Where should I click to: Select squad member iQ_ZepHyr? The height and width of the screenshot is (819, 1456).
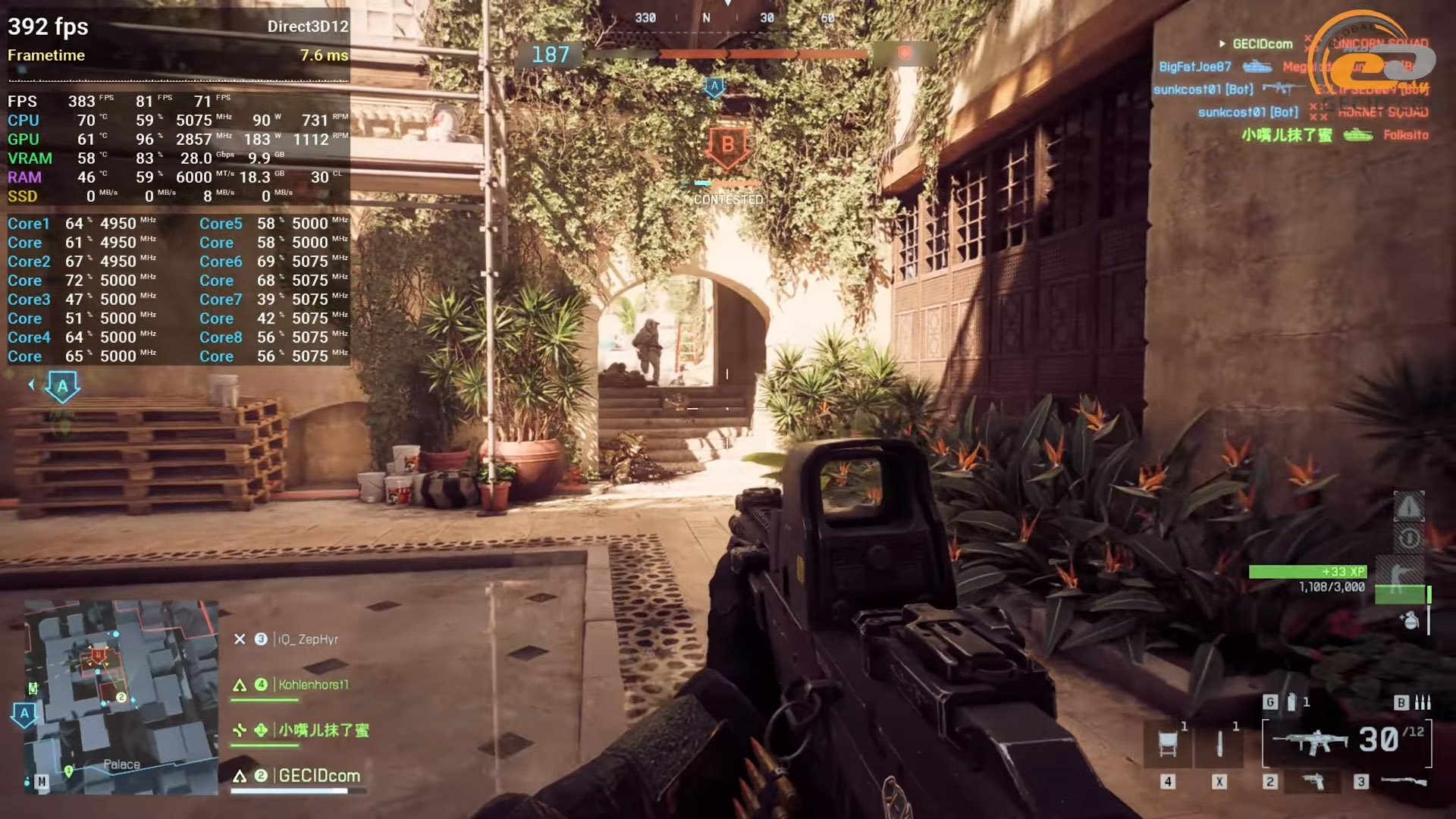tap(307, 639)
